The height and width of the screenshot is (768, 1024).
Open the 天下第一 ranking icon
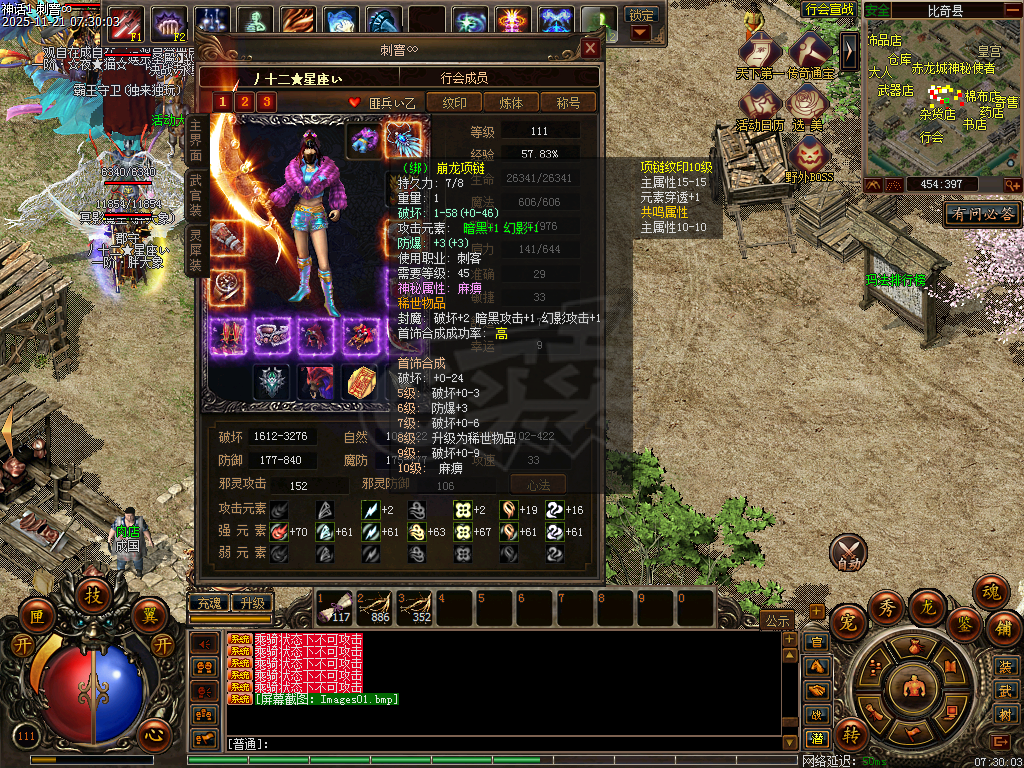point(760,54)
